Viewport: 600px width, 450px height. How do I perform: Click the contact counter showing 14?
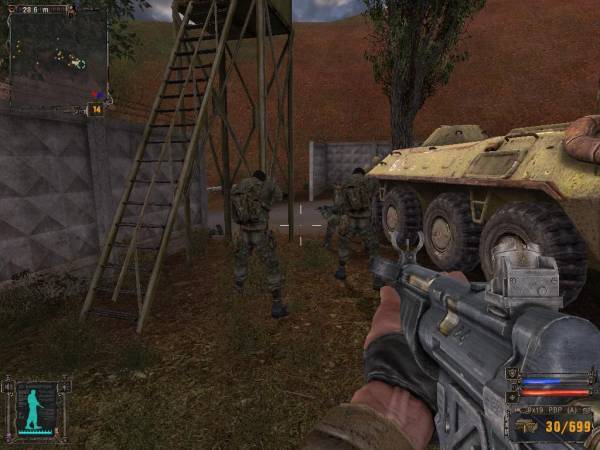coord(97,109)
